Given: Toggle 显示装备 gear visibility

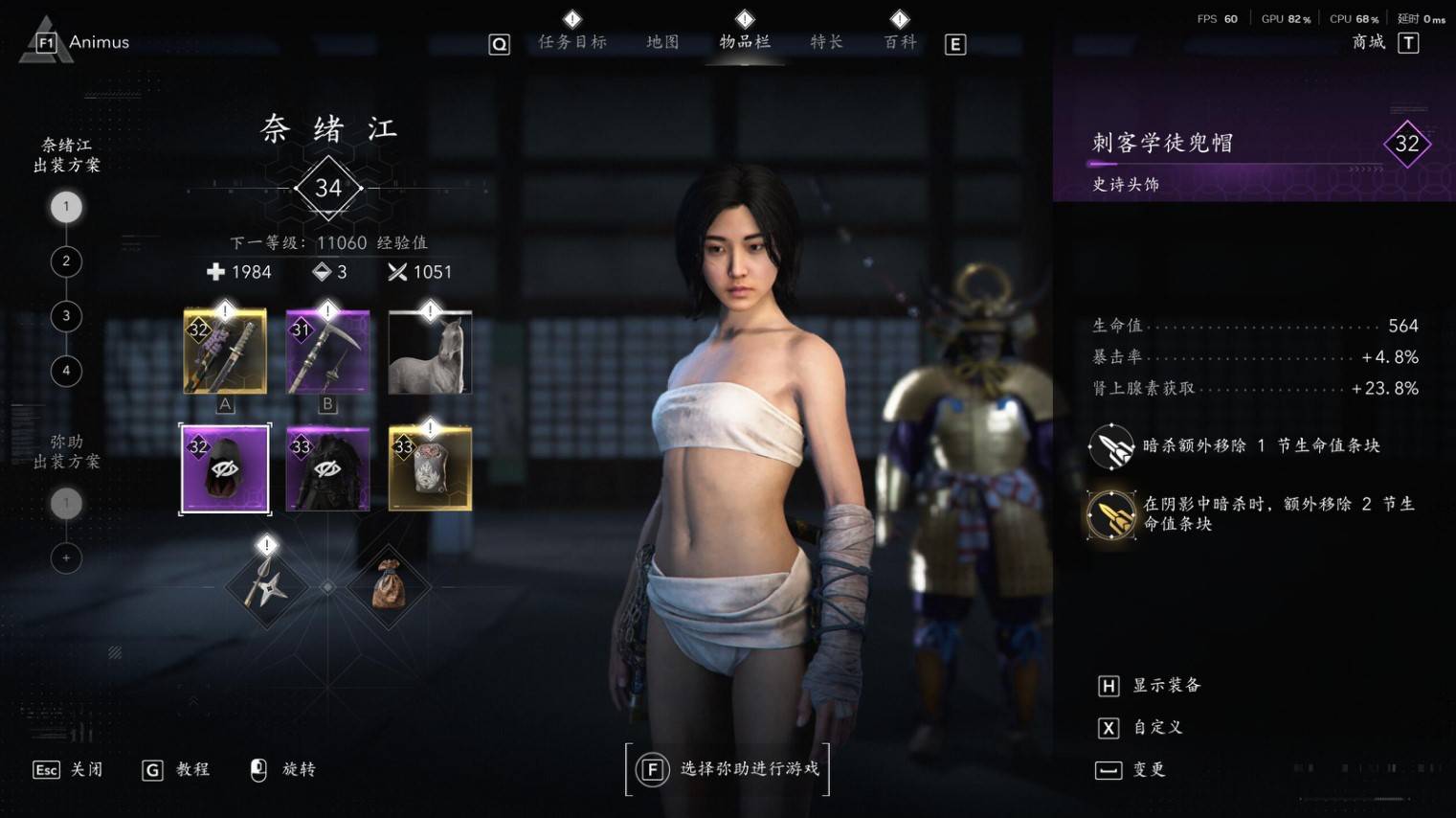Looking at the screenshot, I should click(x=1149, y=686).
